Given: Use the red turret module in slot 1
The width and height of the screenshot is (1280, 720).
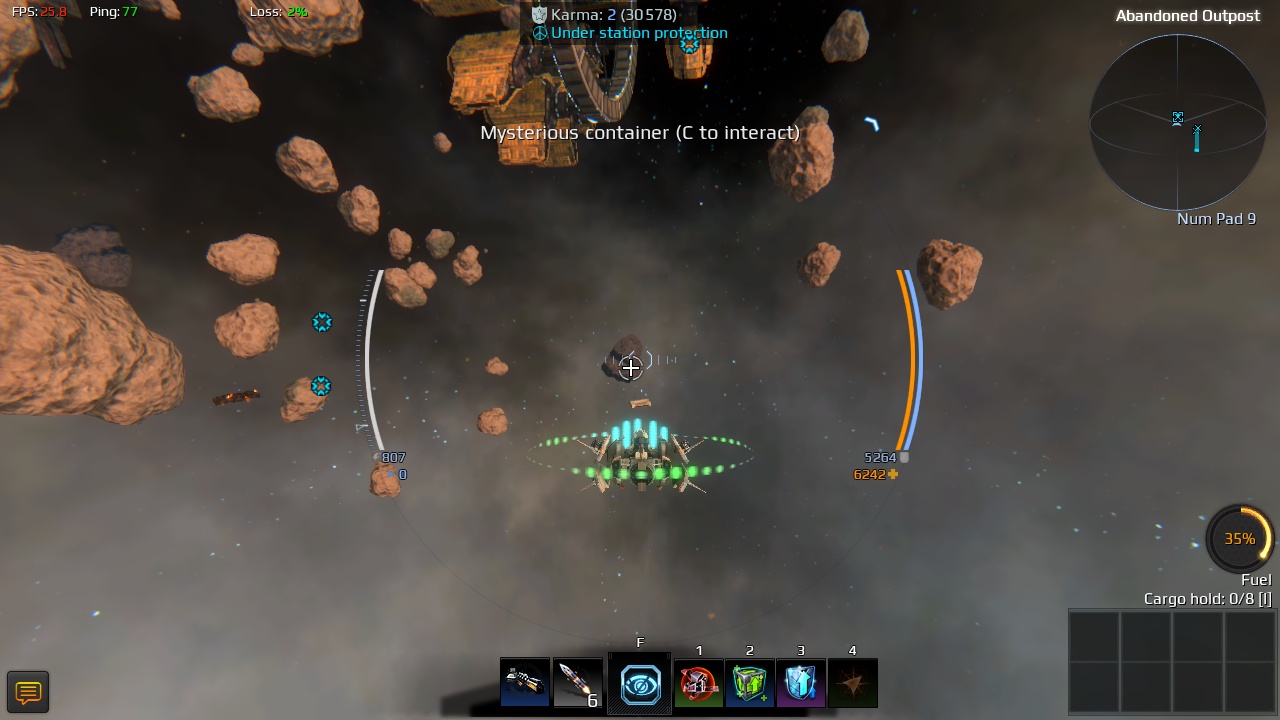Looking at the screenshot, I should click(699, 683).
